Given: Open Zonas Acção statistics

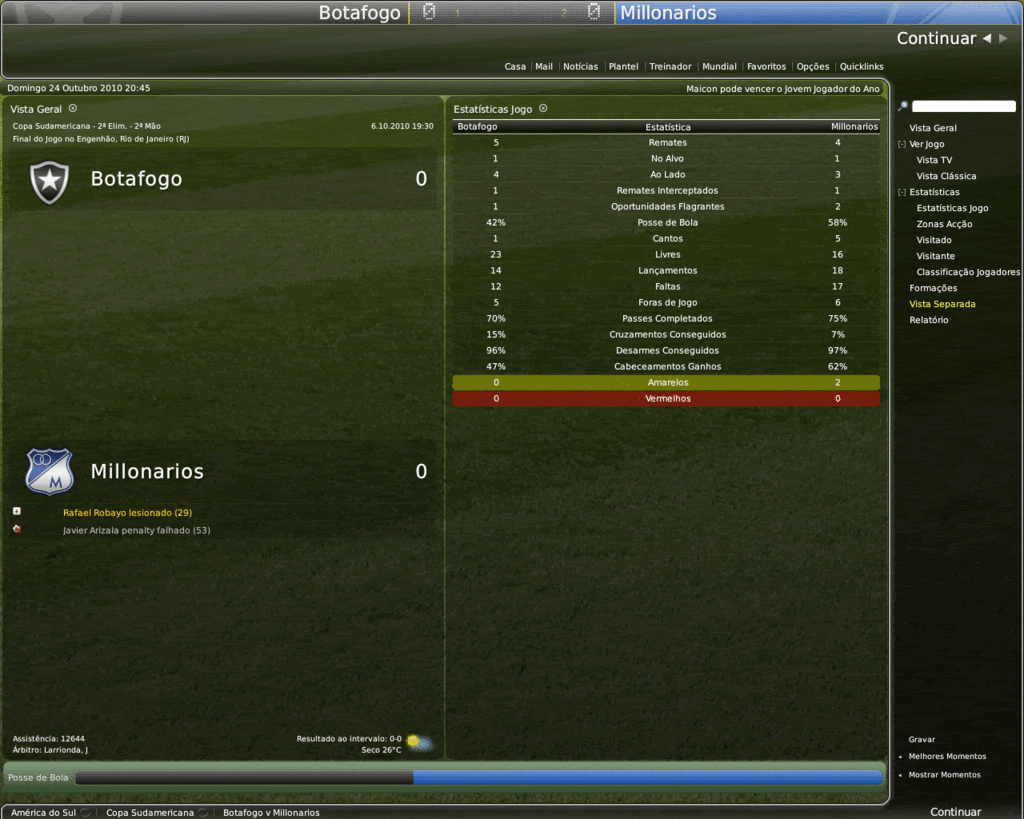Looking at the screenshot, I should click(x=944, y=224).
